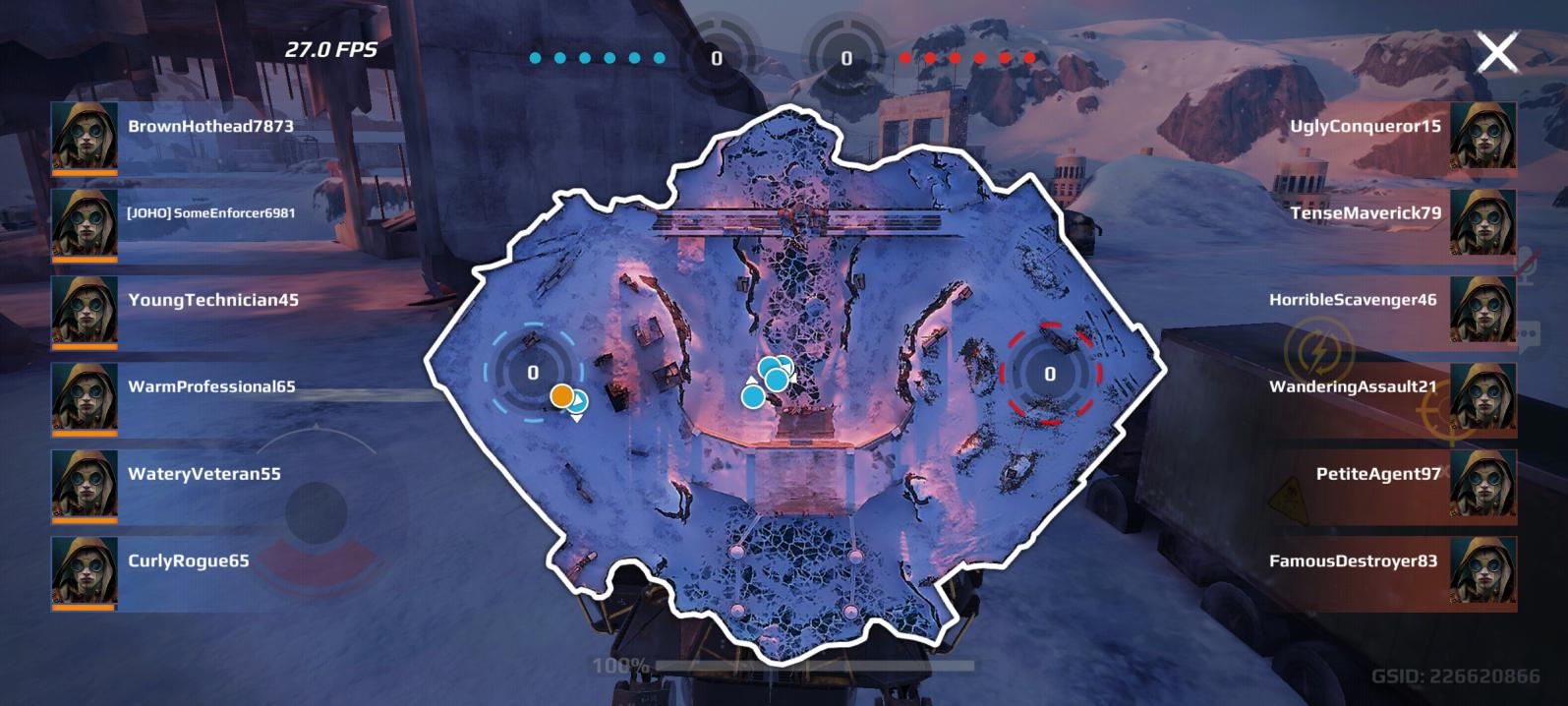Select WanderingAssault21 in the enemy roster

click(1353, 386)
